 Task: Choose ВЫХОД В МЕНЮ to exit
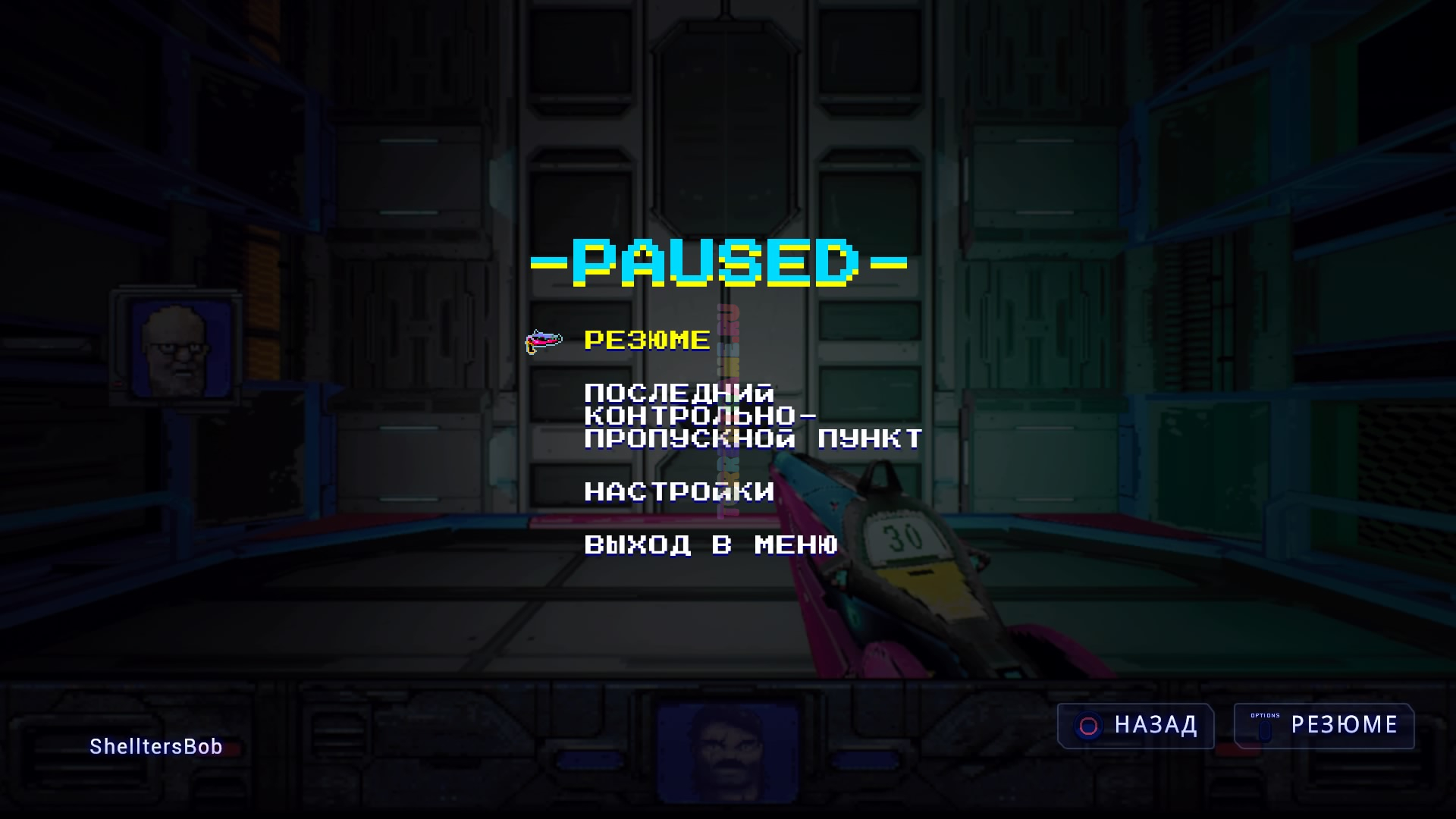711,545
